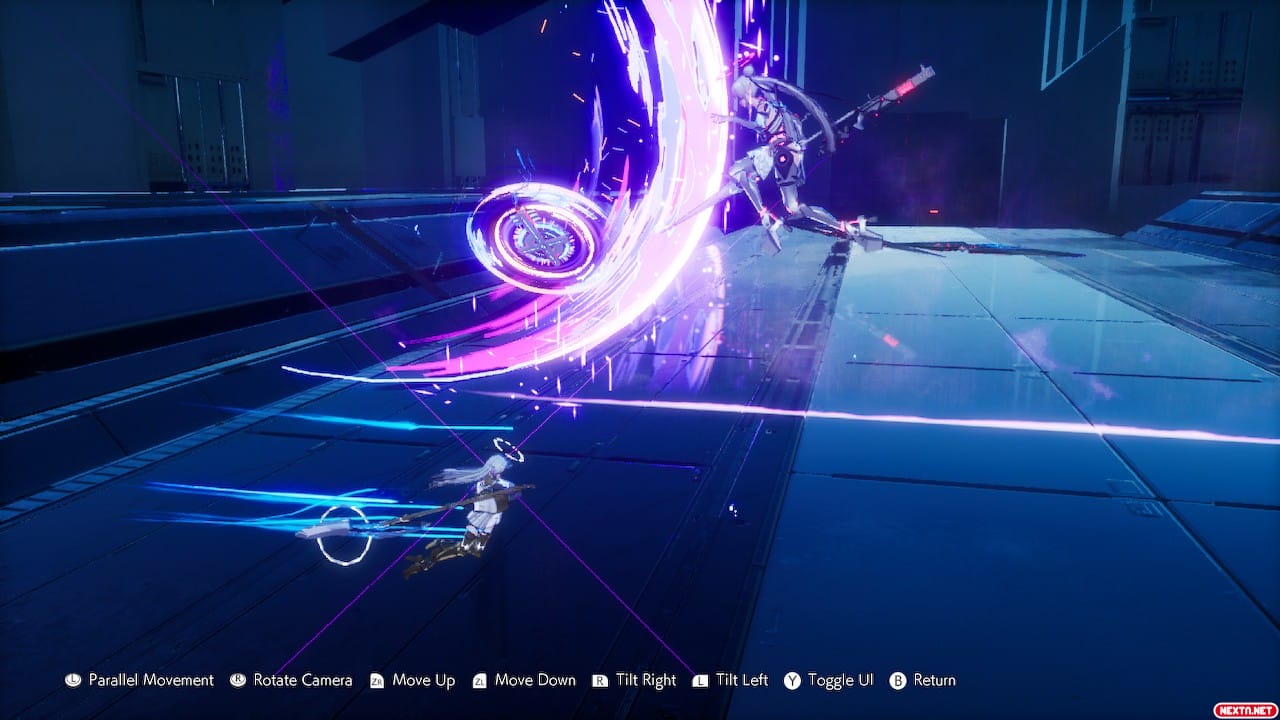
Task: Click the Move Down text label
Action: pyautogui.click(x=538, y=680)
